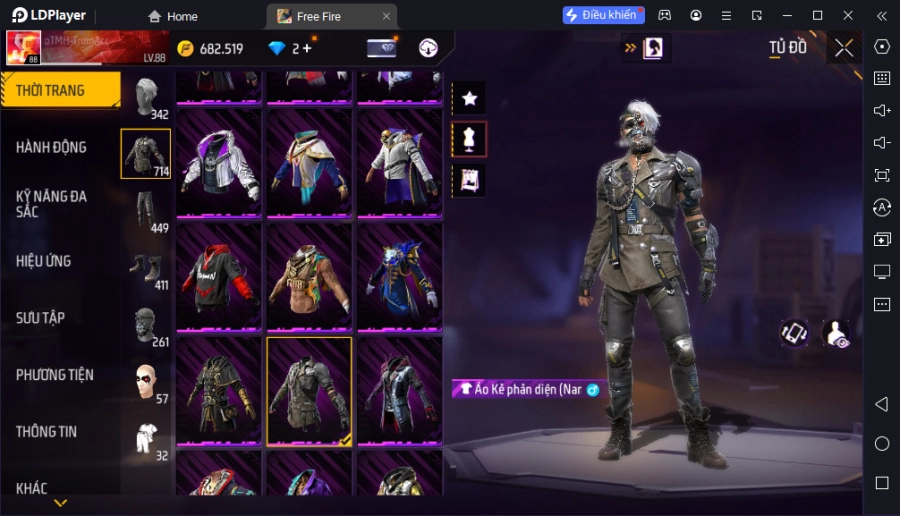This screenshot has height=516, width=900.
Task: Close the Free Fire LDPlayer tab
Action: coord(386,16)
